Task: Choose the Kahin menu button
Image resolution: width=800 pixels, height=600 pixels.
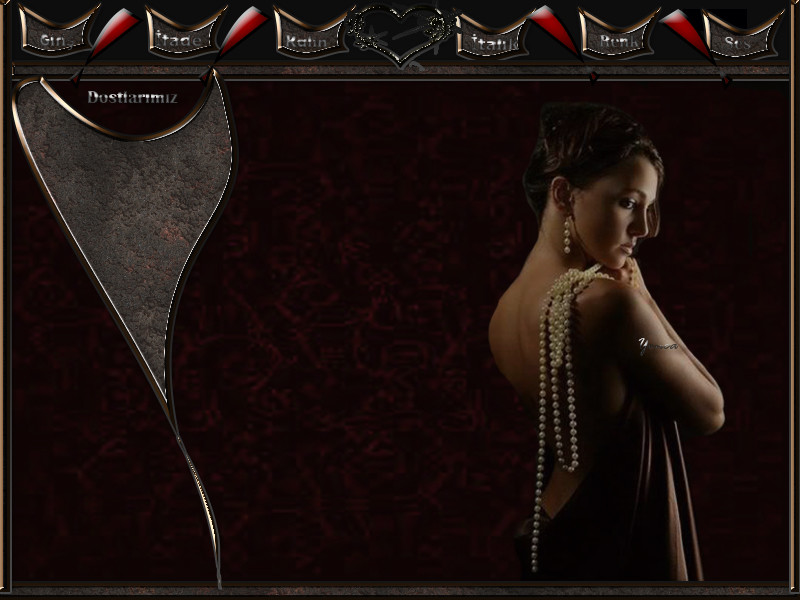Action: 309,40
